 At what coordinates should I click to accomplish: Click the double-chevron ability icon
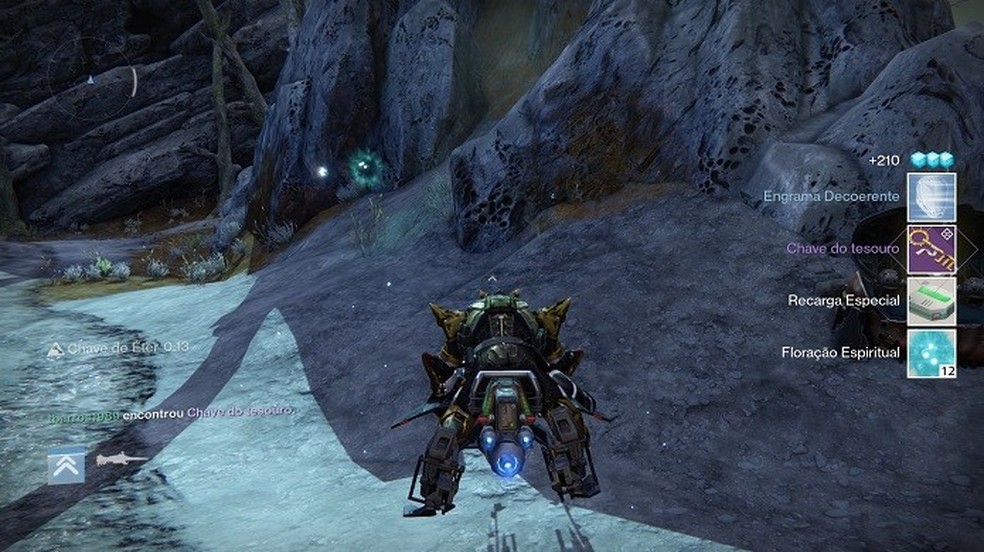point(66,464)
